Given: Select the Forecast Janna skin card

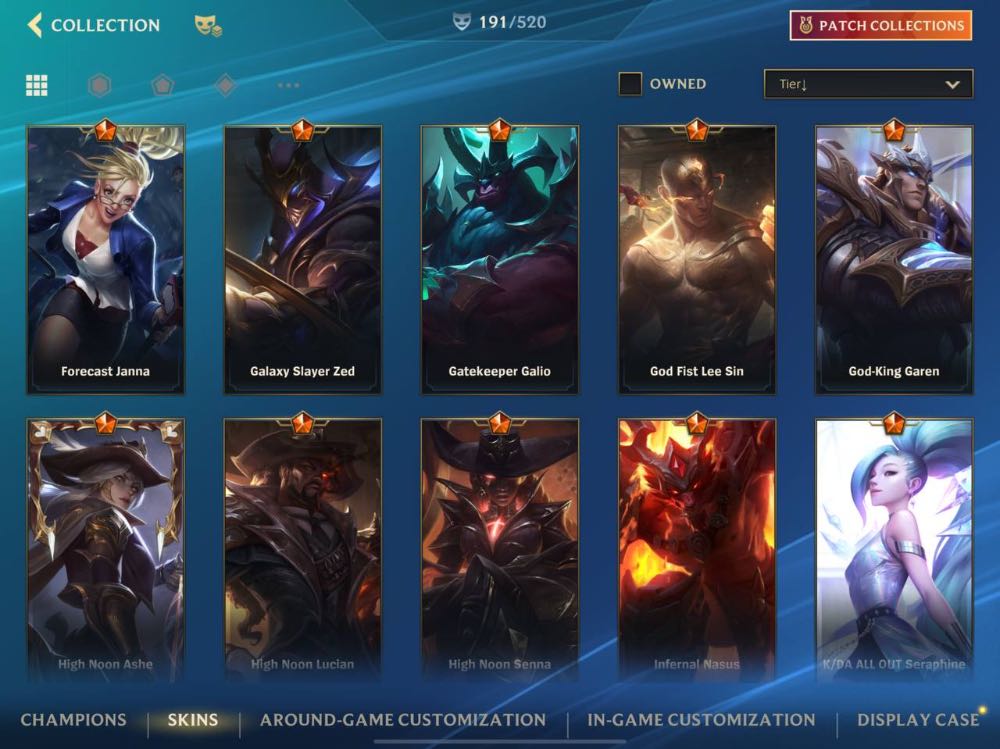Looking at the screenshot, I should (x=105, y=260).
